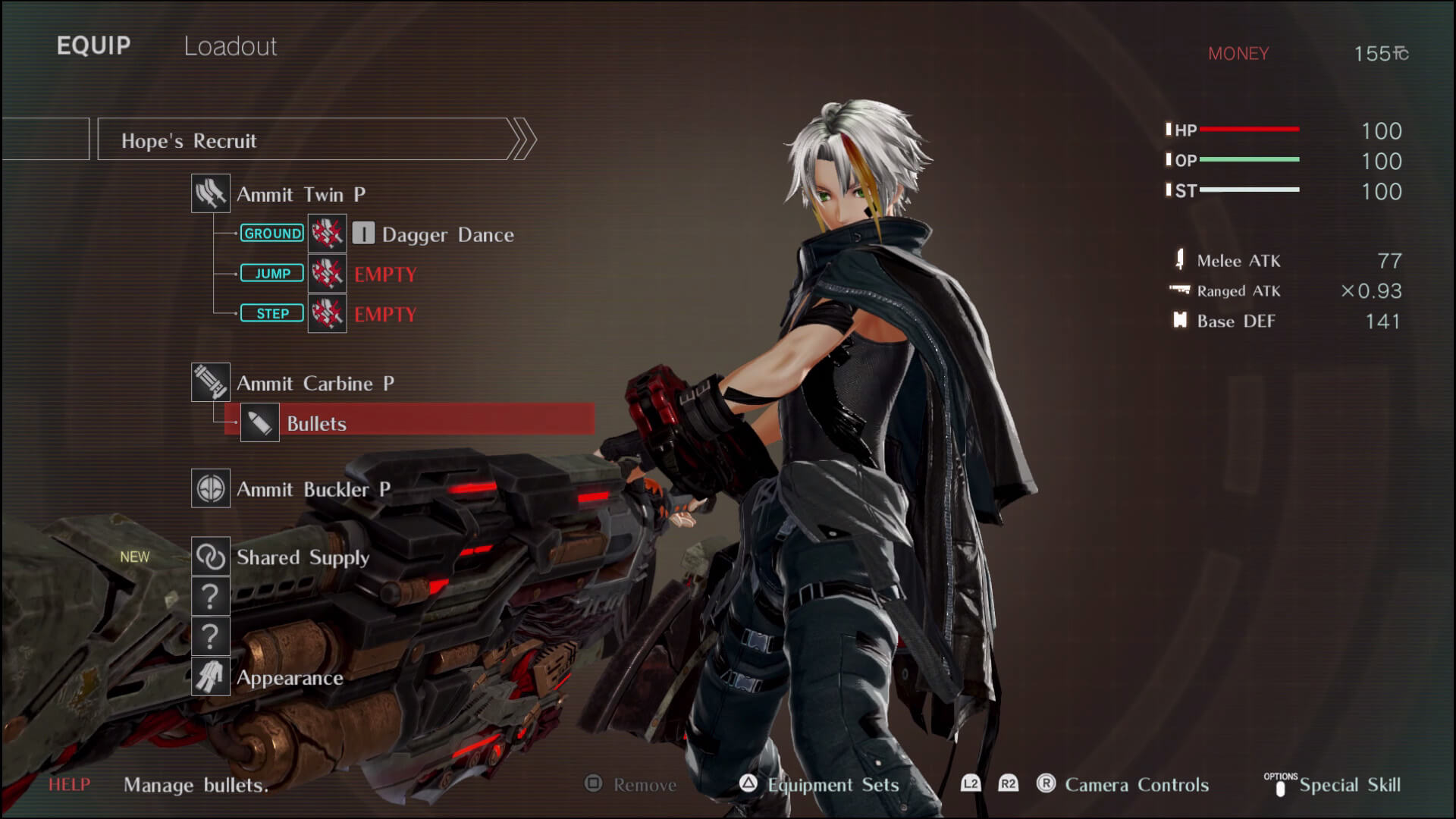Pick the empty STEP burst art slot
Screen dimensions: 1456x819
tap(385, 314)
